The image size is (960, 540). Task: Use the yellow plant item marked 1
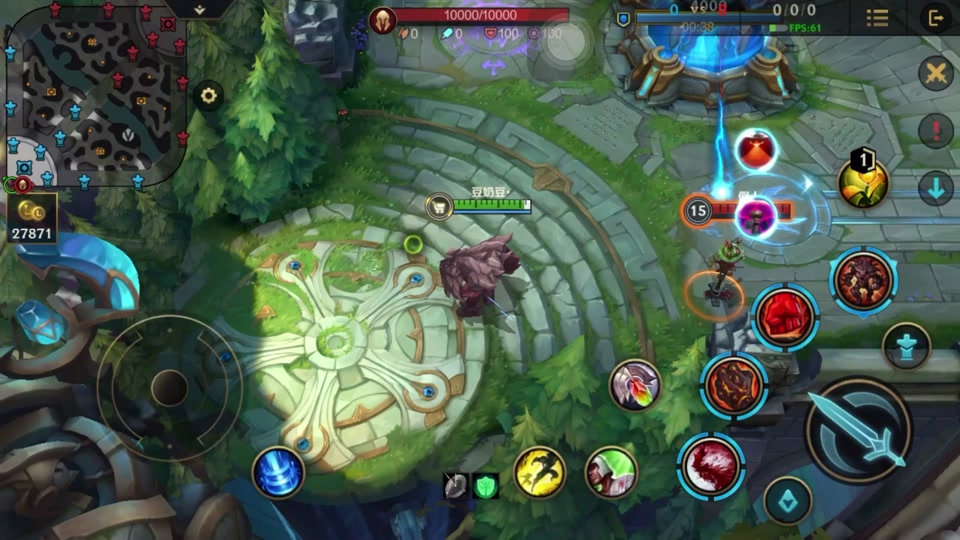pyautogui.click(x=863, y=183)
